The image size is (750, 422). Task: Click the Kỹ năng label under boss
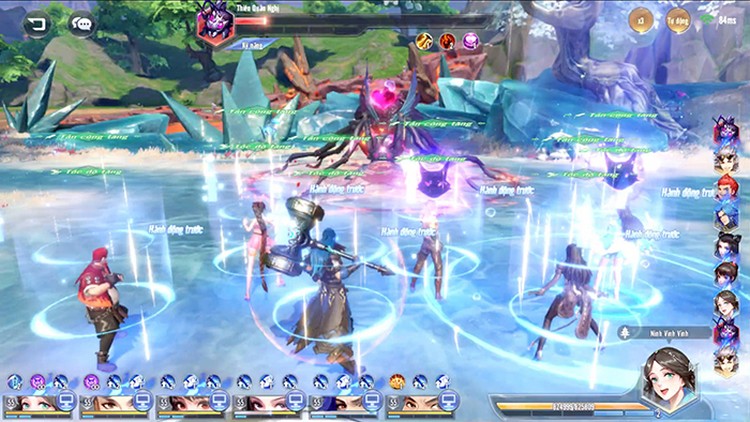tap(252, 45)
